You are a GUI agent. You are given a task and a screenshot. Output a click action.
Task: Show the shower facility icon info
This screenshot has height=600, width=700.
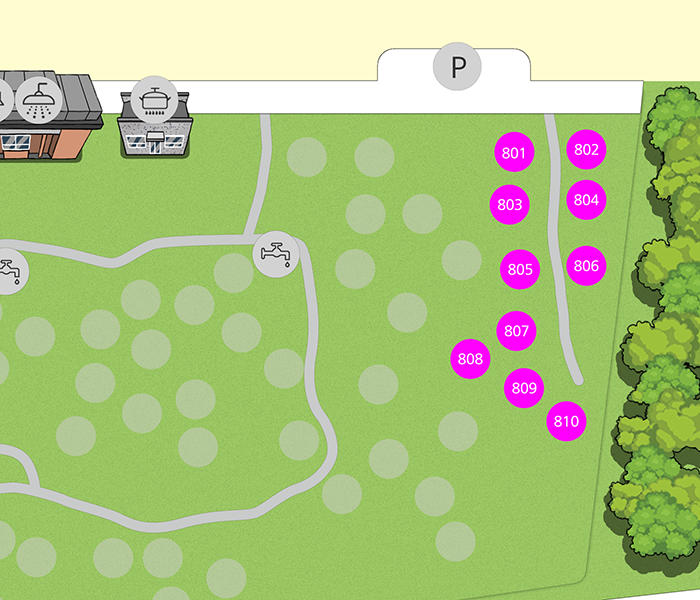click(x=40, y=98)
